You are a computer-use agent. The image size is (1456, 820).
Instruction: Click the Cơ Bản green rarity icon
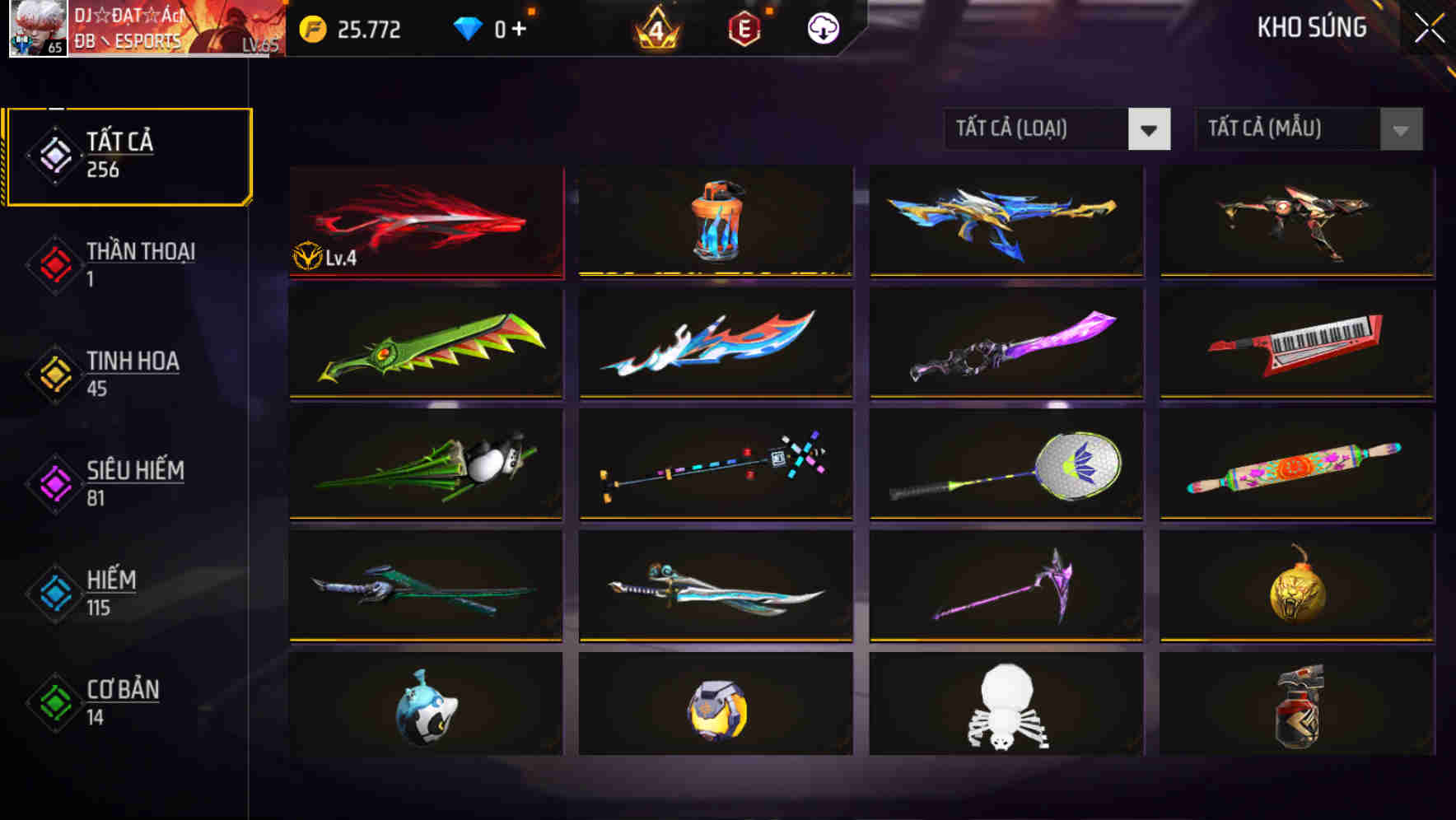[53, 701]
